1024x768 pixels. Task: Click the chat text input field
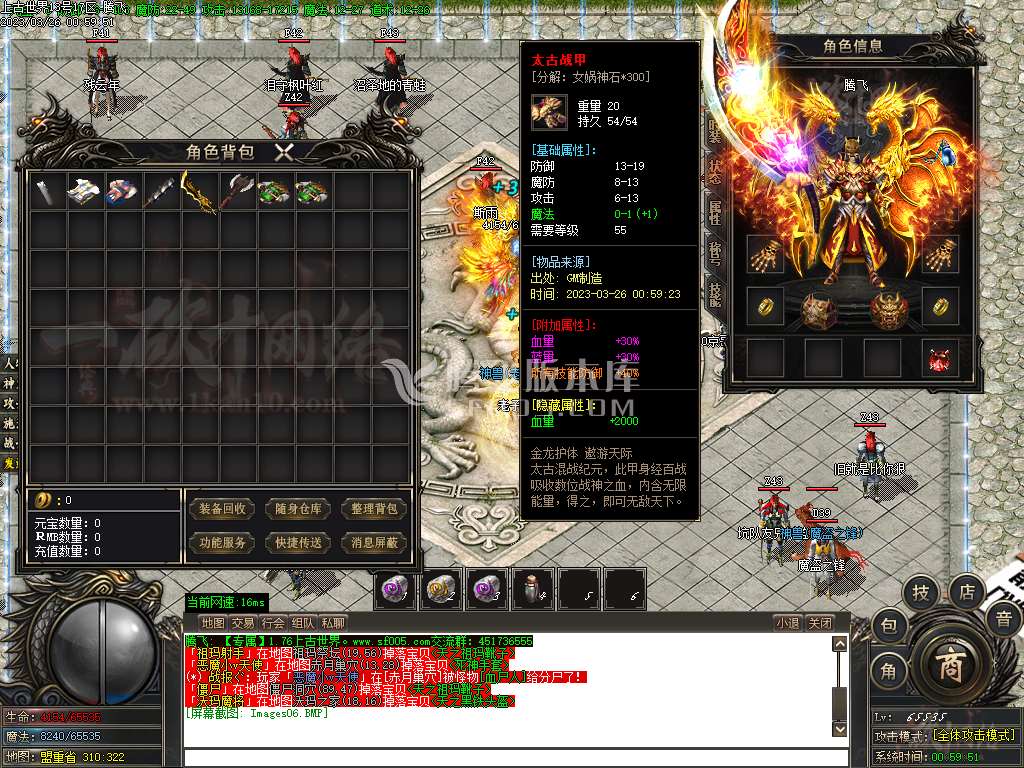pyautogui.click(x=510, y=757)
